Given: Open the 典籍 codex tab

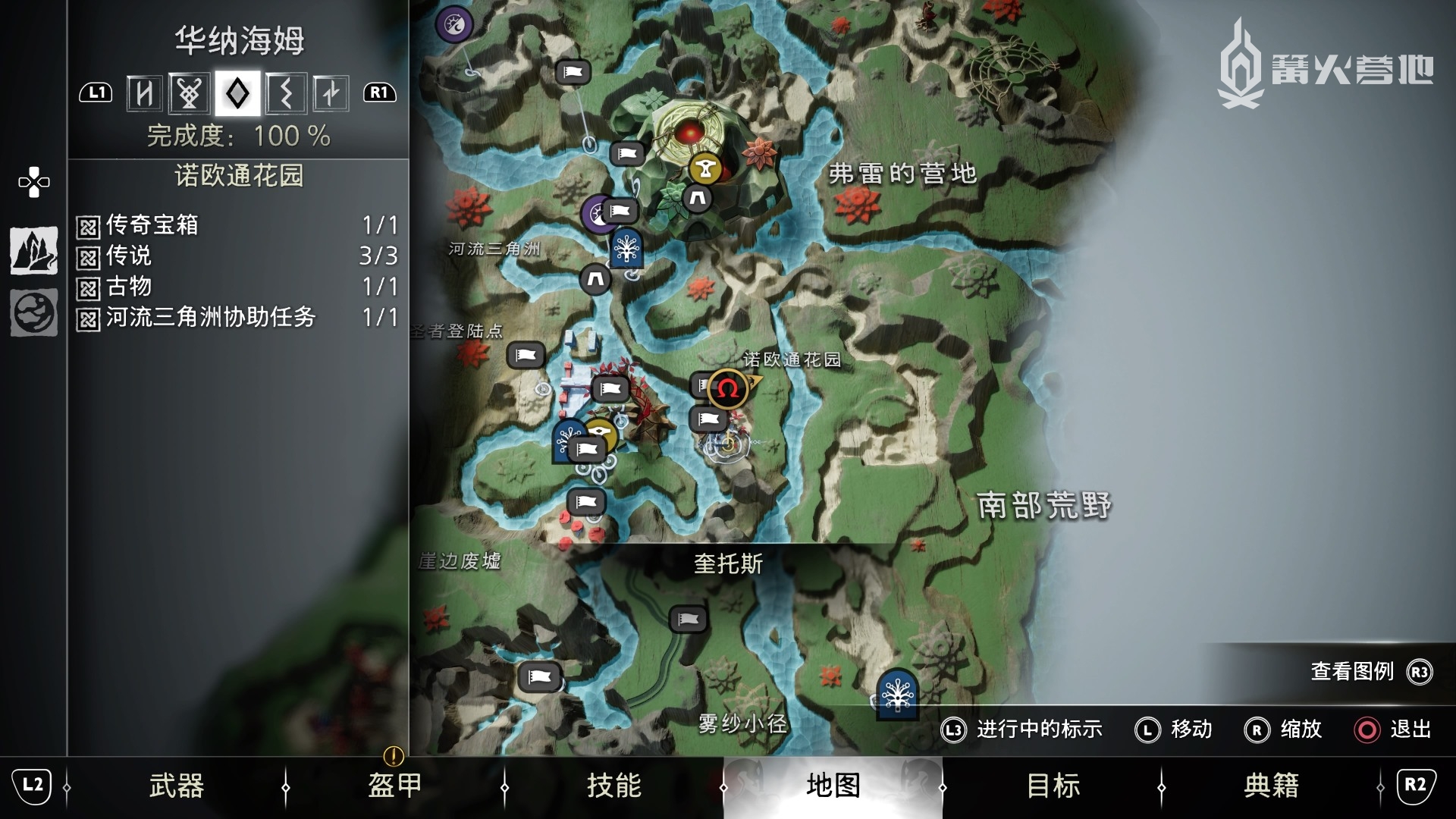Looking at the screenshot, I should pos(1271,786).
